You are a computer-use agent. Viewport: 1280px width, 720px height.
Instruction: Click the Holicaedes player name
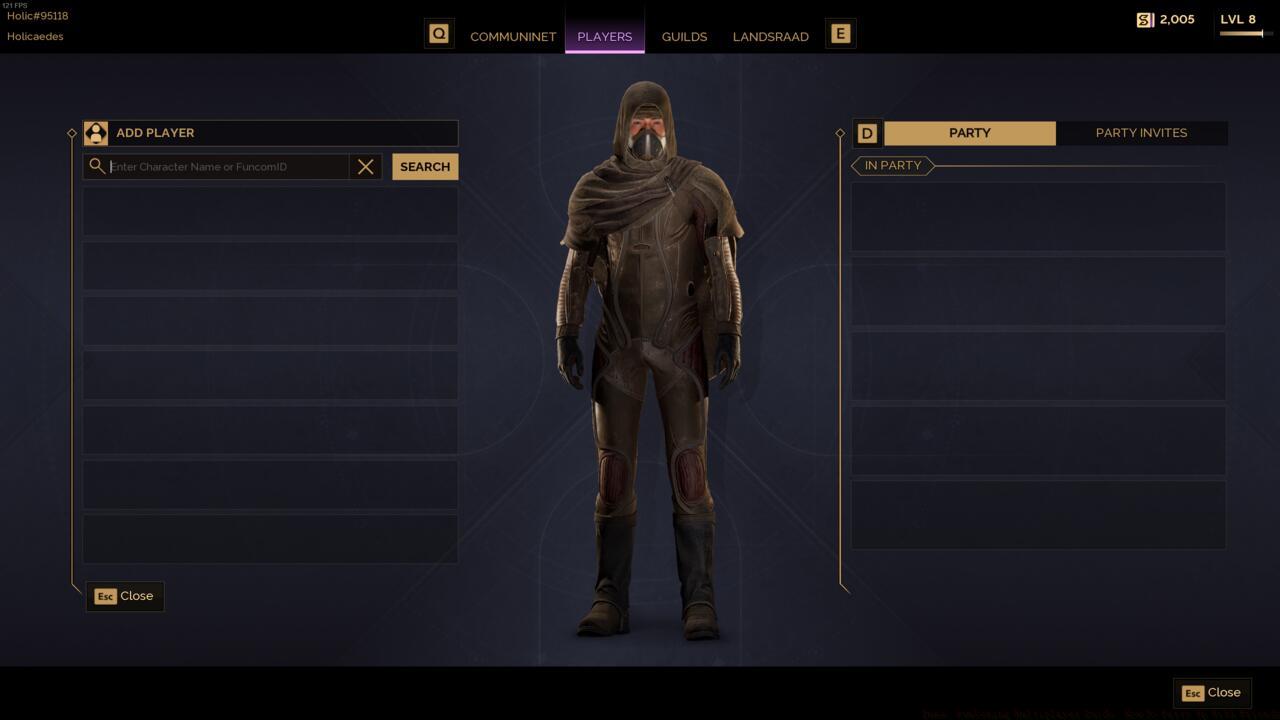(35, 36)
